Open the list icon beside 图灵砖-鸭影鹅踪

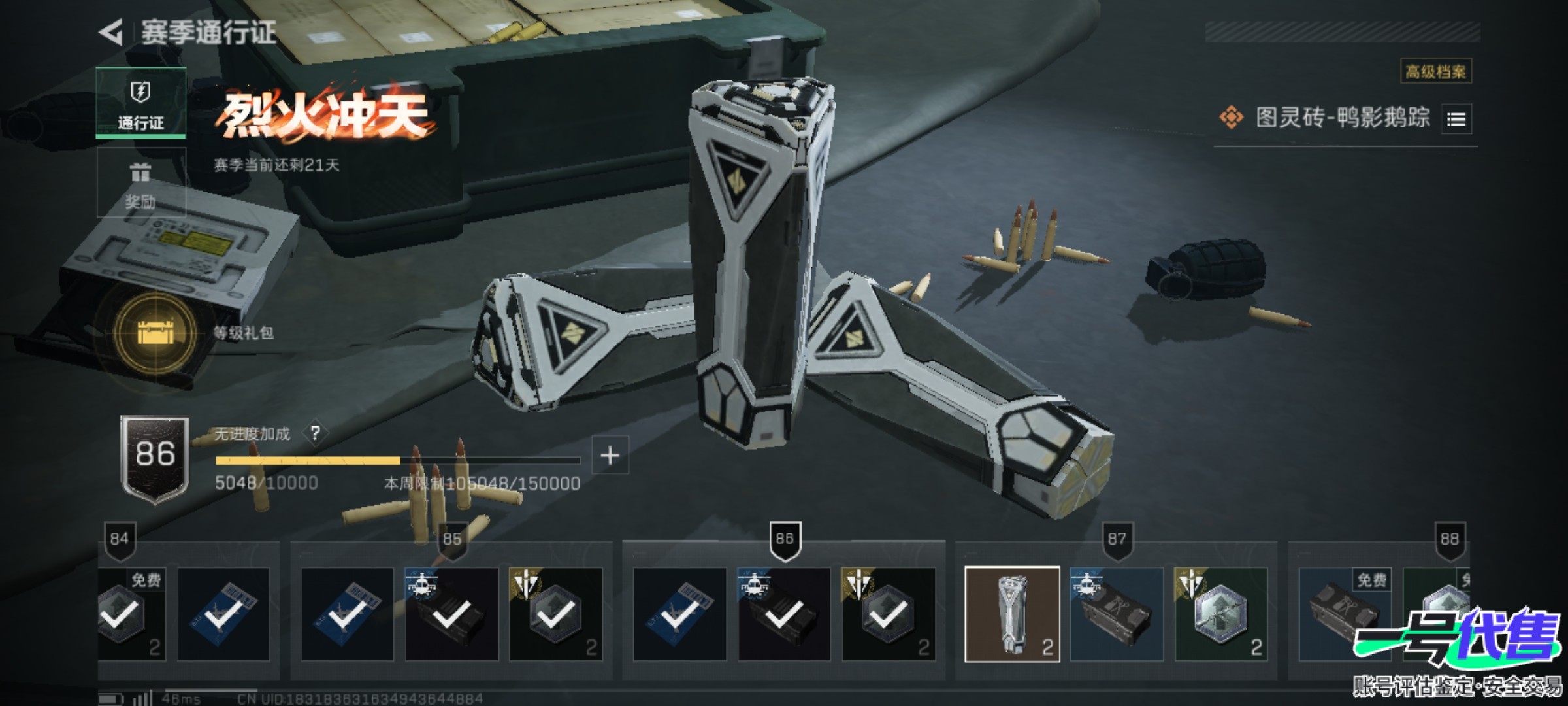(1456, 120)
